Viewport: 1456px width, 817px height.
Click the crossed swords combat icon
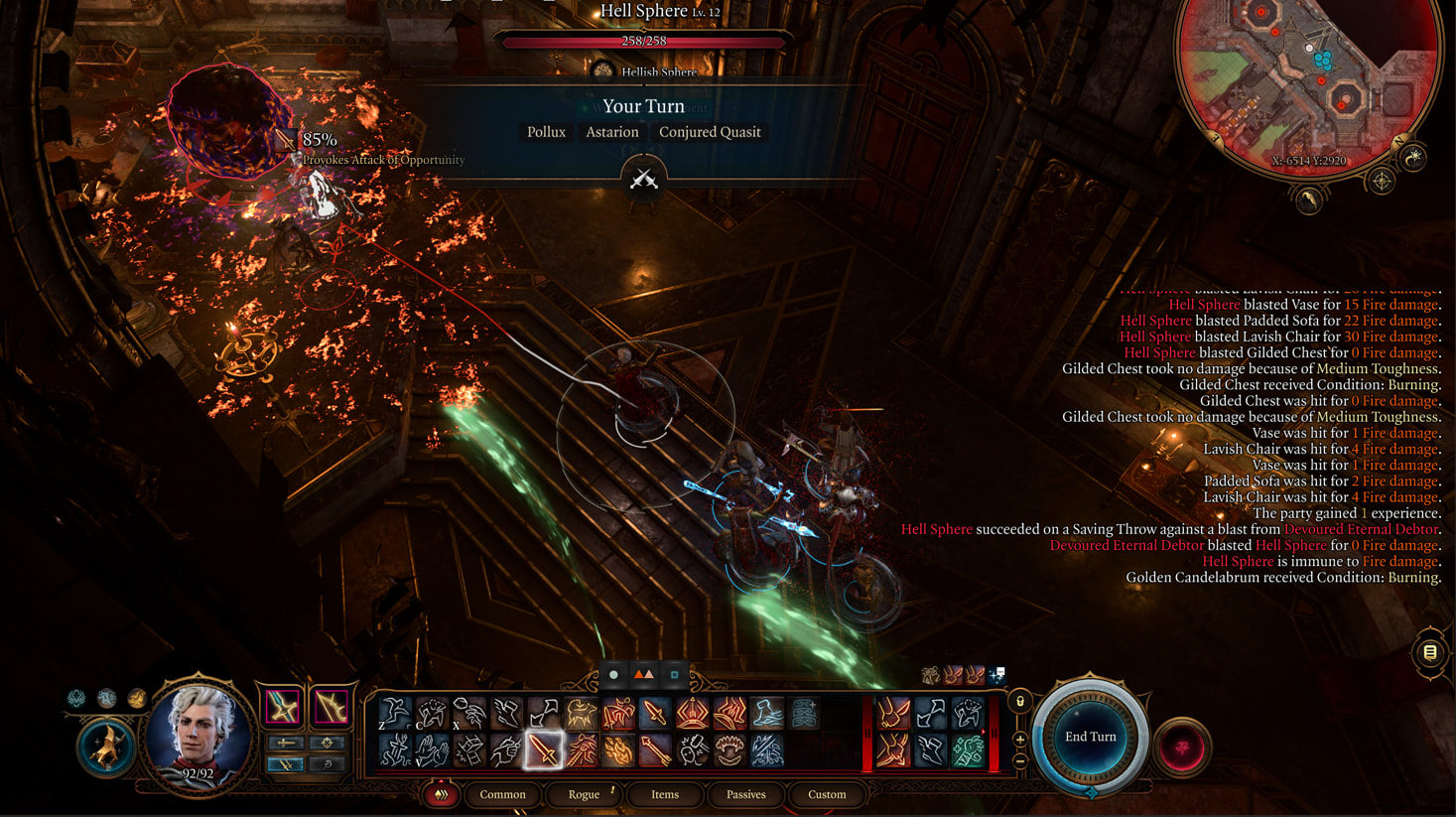643,179
